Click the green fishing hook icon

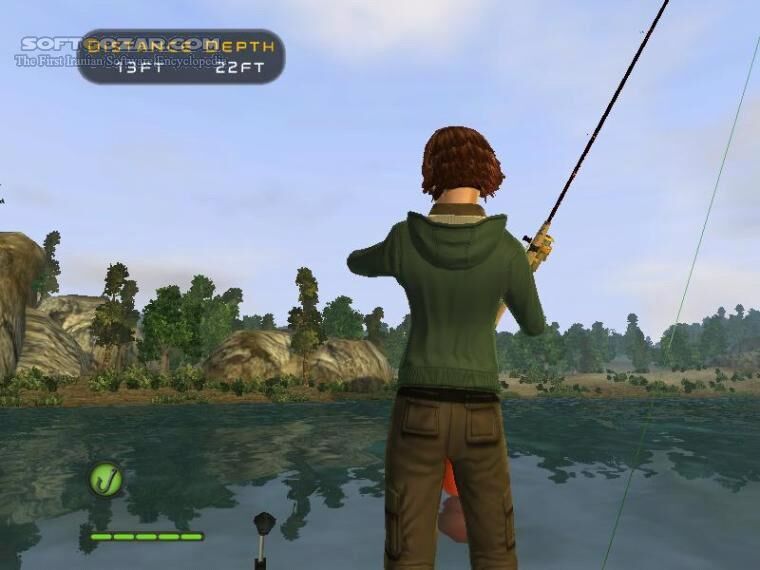pyautogui.click(x=105, y=479)
